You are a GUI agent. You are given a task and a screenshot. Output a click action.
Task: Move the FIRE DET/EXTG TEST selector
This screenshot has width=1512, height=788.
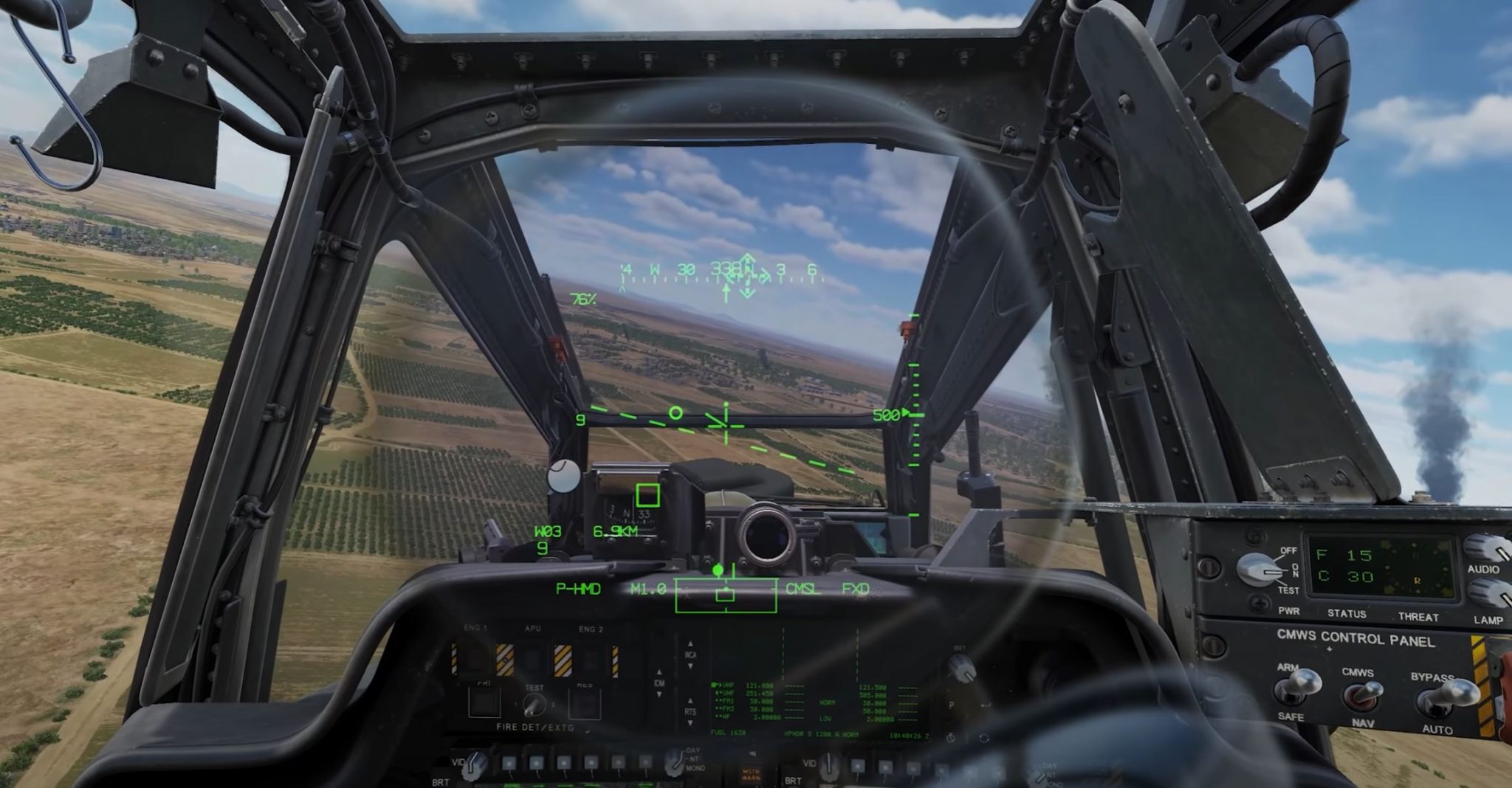pos(533,705)
